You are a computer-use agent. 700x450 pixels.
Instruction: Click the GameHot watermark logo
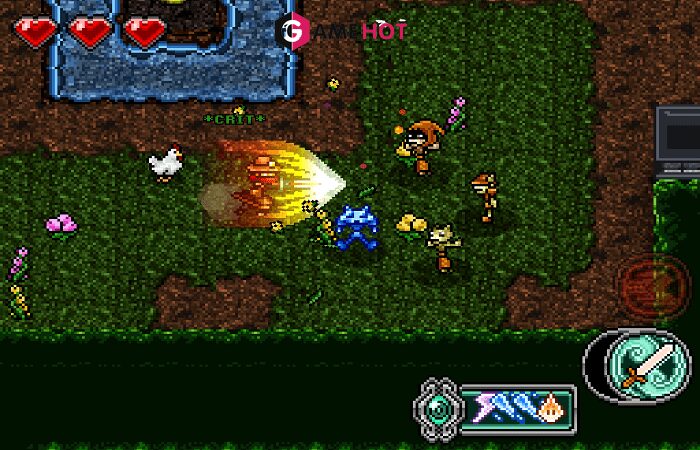coord(343,32)
